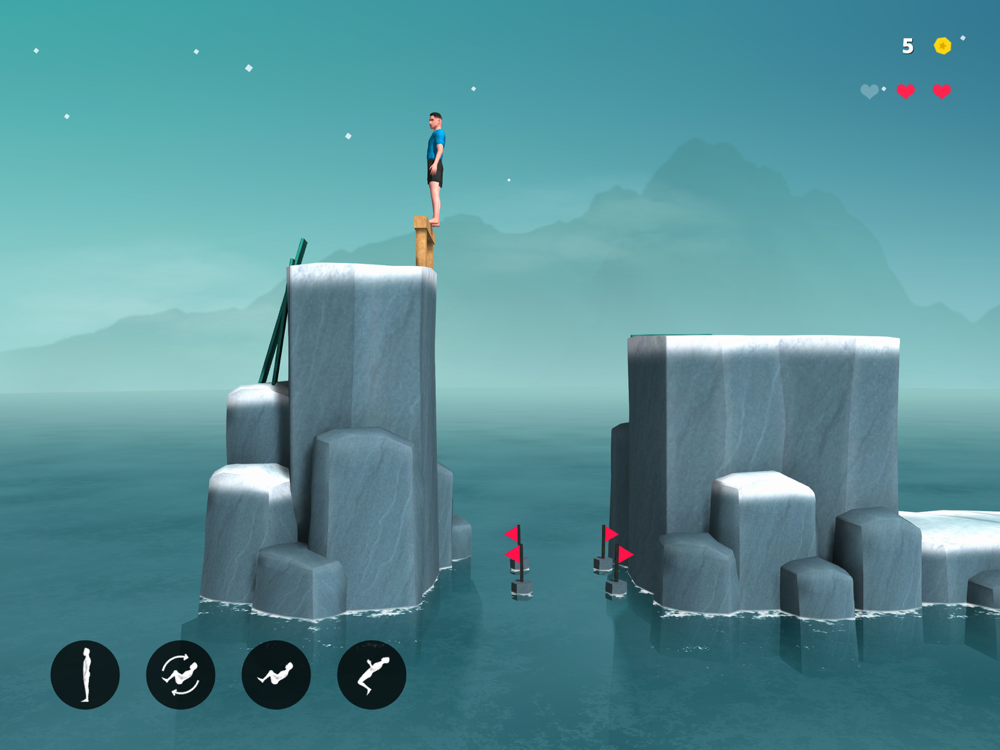Select the standing upright pose button
This screenshot has width=1000, height=750.
click(85, 675)
